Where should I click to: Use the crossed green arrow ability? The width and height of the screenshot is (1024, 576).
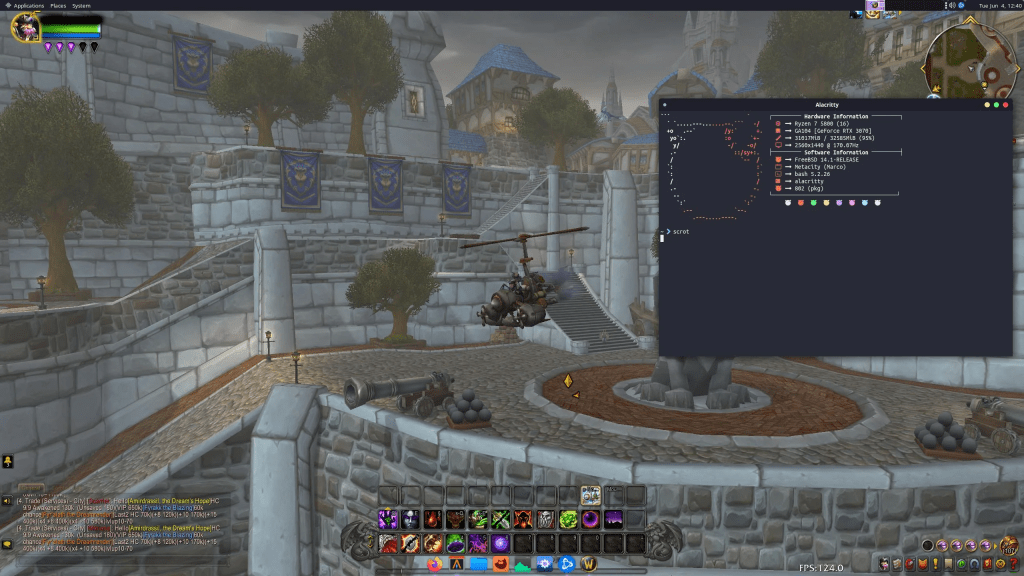(500, 519)
